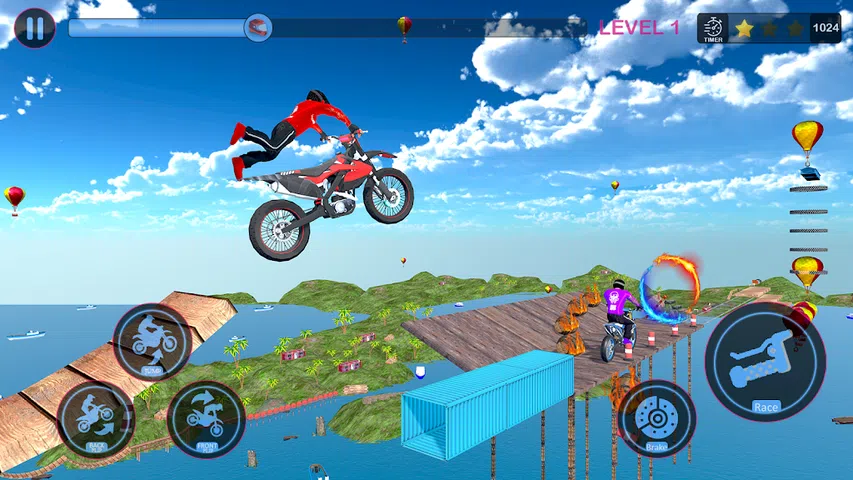Trigger the Front Flip button
Screen dimensions: 853x480
206,419
